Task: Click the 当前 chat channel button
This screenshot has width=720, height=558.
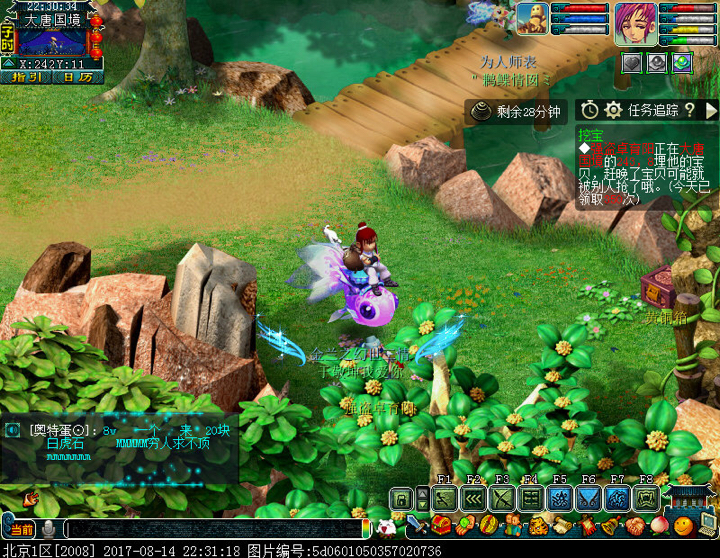Action: [x=22, y=528]
